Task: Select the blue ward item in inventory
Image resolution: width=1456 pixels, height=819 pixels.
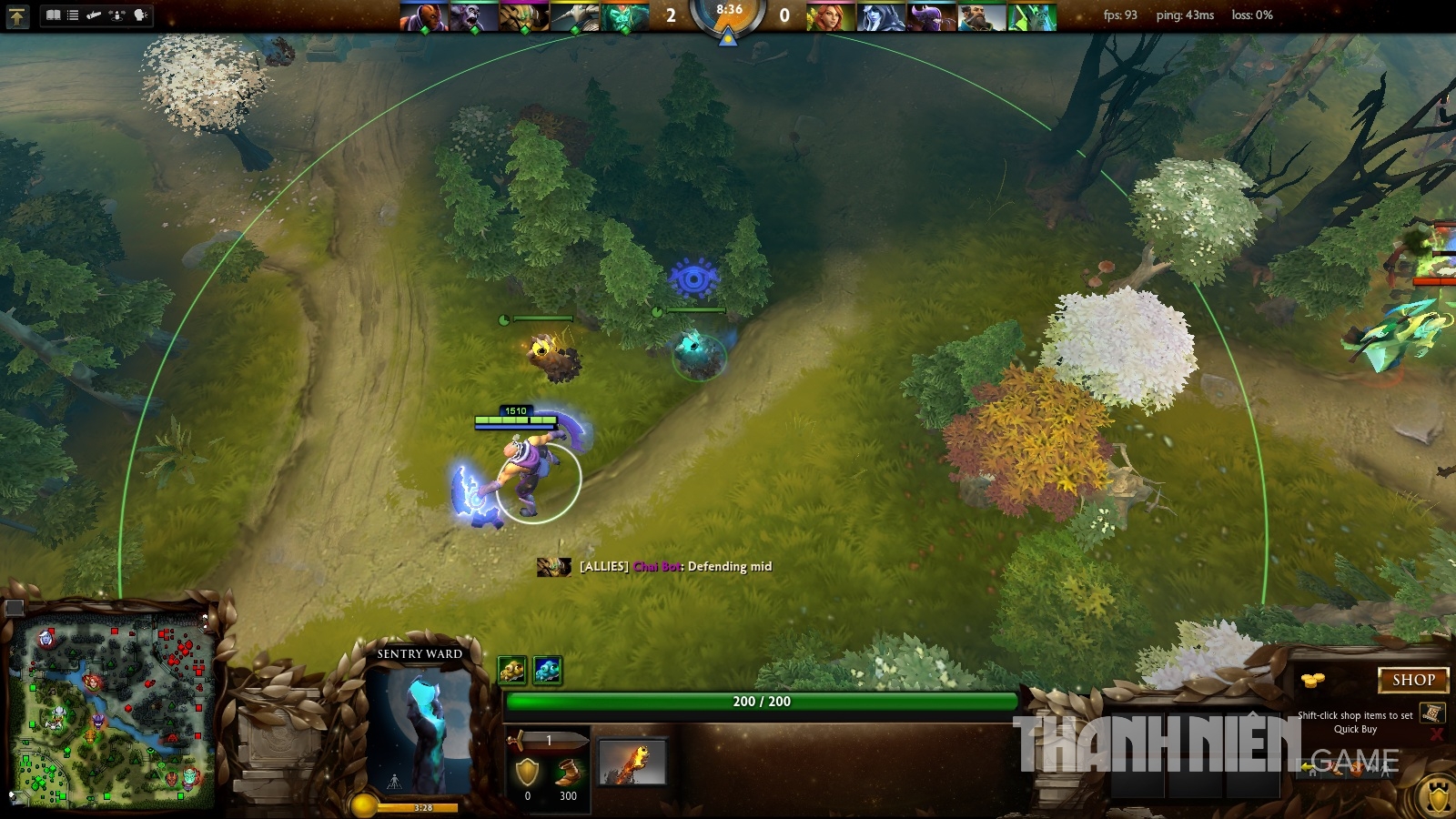Action: click(x=548, y=670)
